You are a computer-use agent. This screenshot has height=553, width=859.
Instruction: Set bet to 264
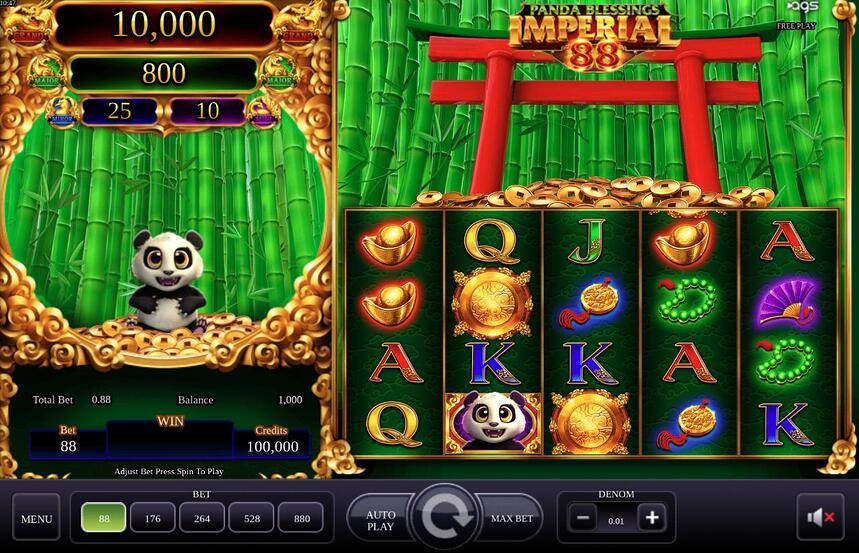(202, 518)
